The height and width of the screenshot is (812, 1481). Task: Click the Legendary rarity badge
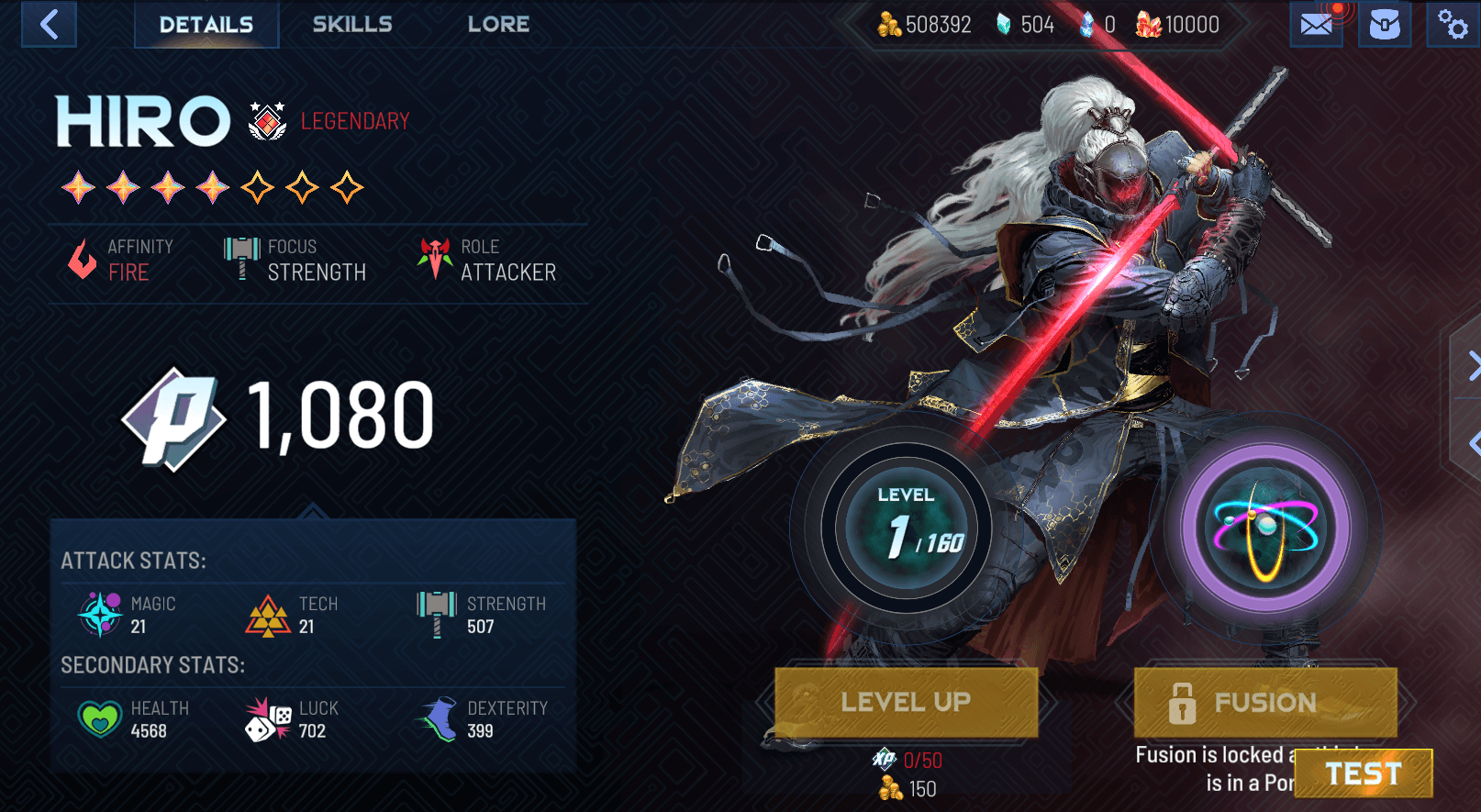267,121
